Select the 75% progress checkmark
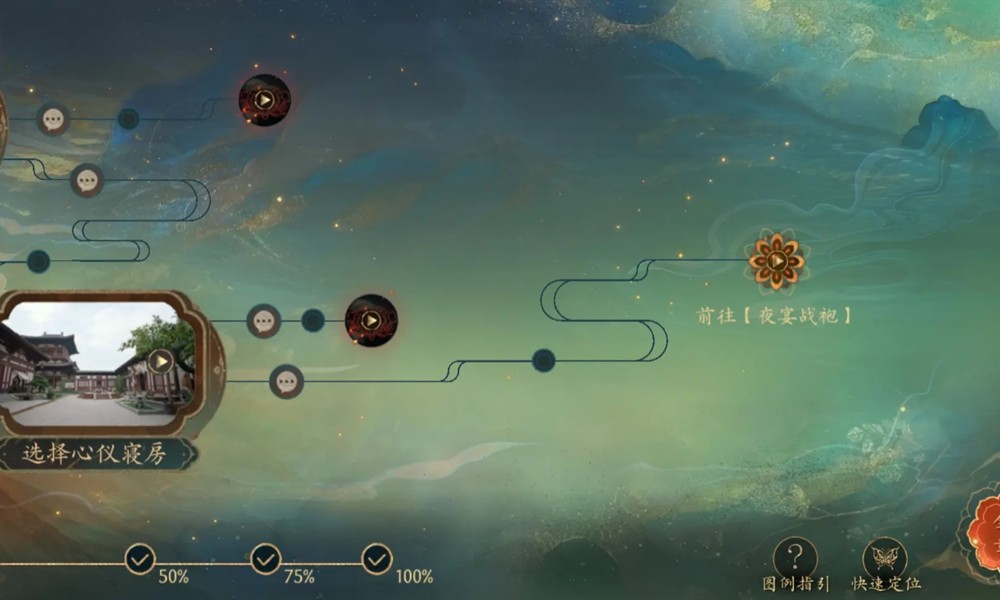The height and width of the screenshot is (600, 1000). point(265,558)
